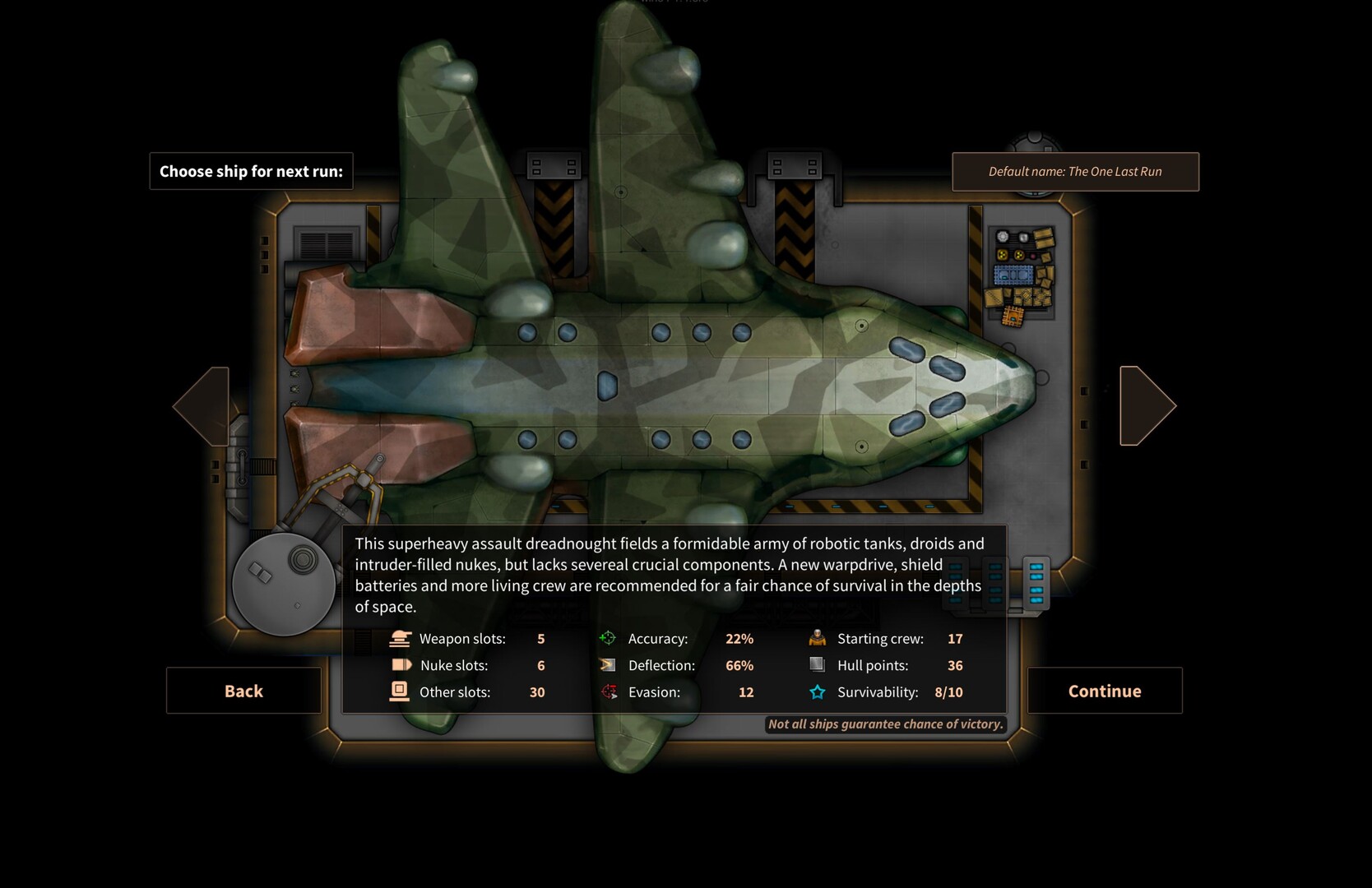Click the ship name field 'The One Last Run'
1372x888 pixels.
[x=1075, y=171]
